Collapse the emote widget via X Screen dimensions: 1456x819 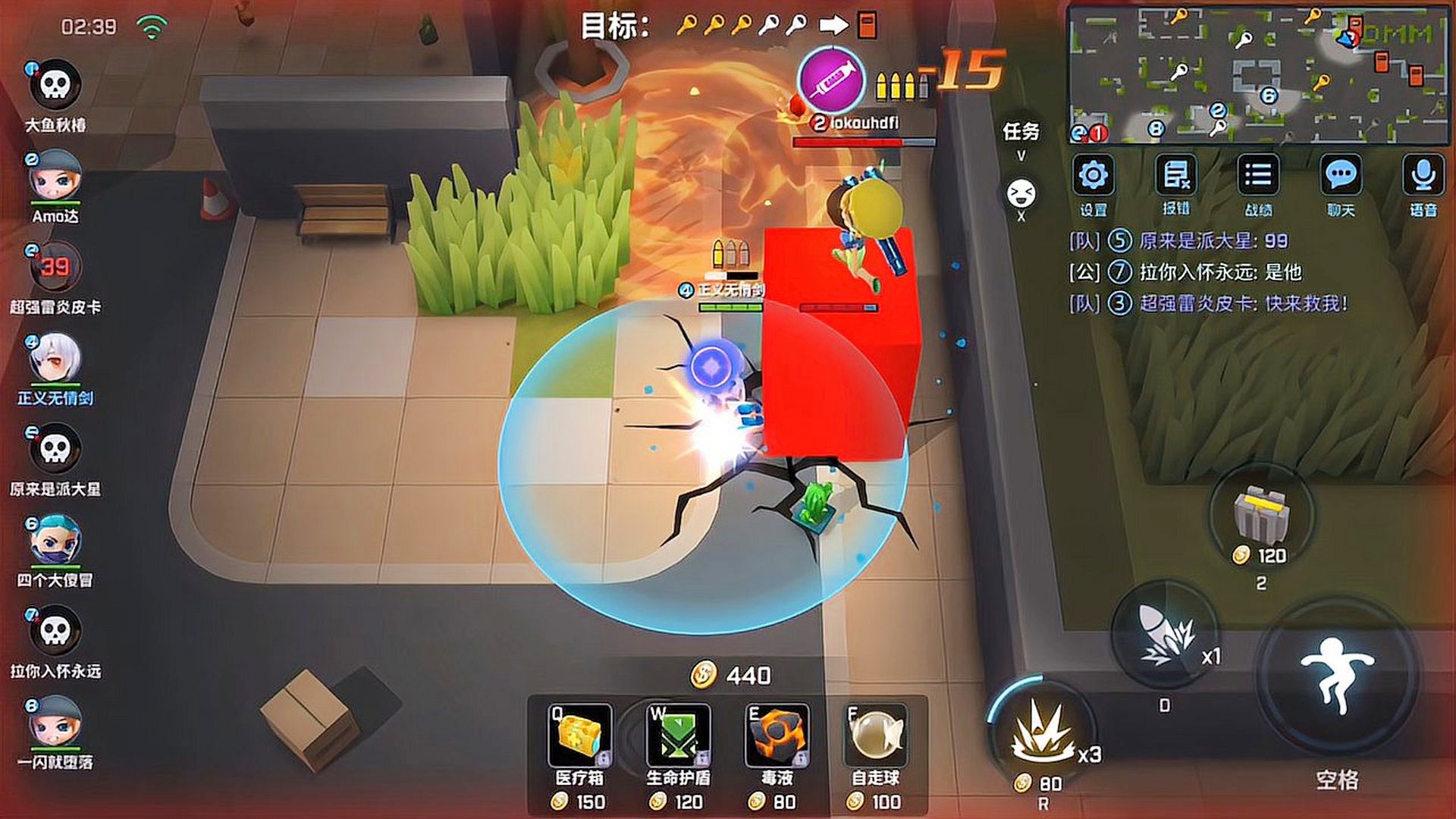[1022, 216]
